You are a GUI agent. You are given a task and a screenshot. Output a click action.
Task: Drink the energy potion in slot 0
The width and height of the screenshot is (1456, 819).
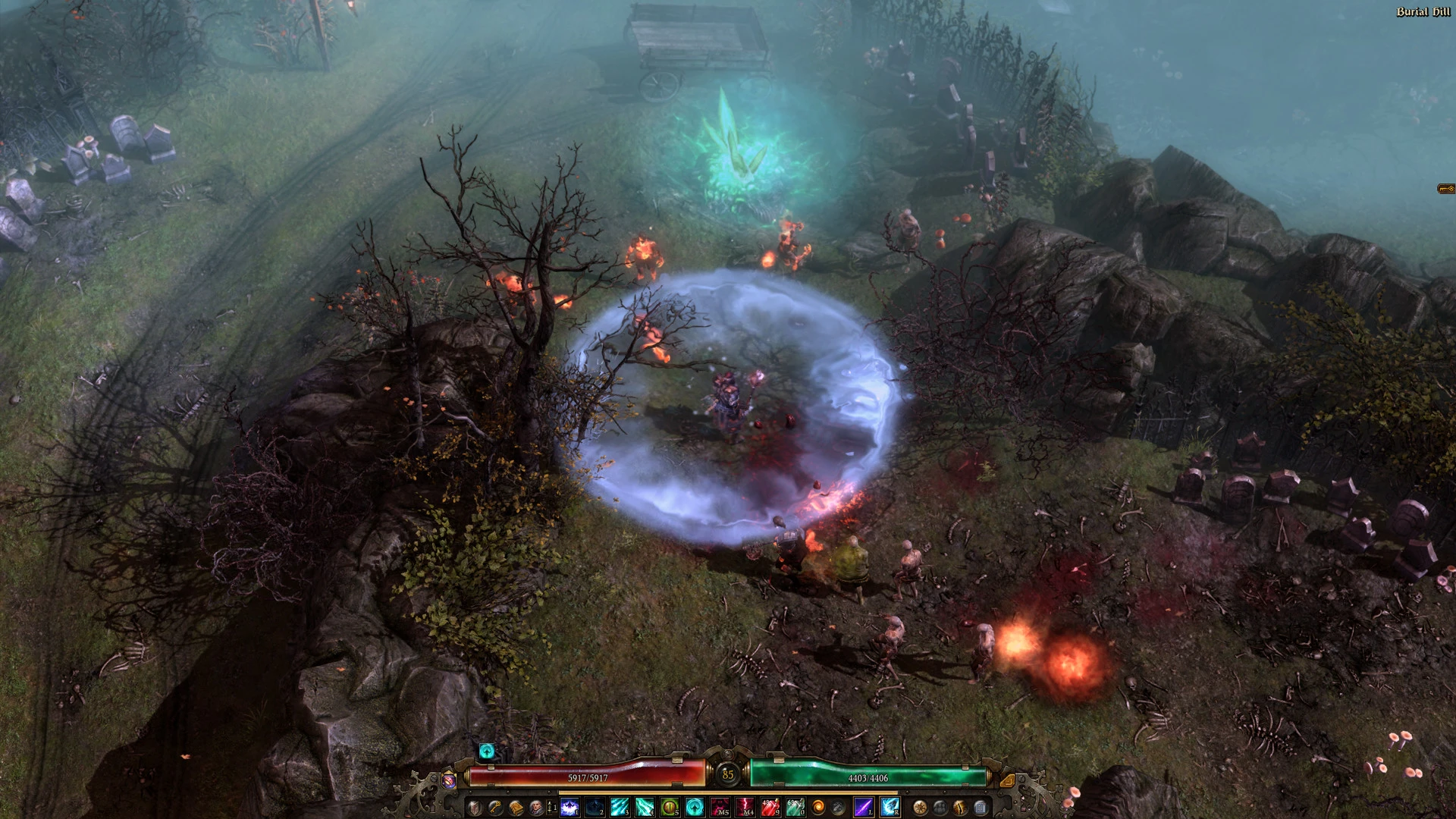click(x=795, y=806)
